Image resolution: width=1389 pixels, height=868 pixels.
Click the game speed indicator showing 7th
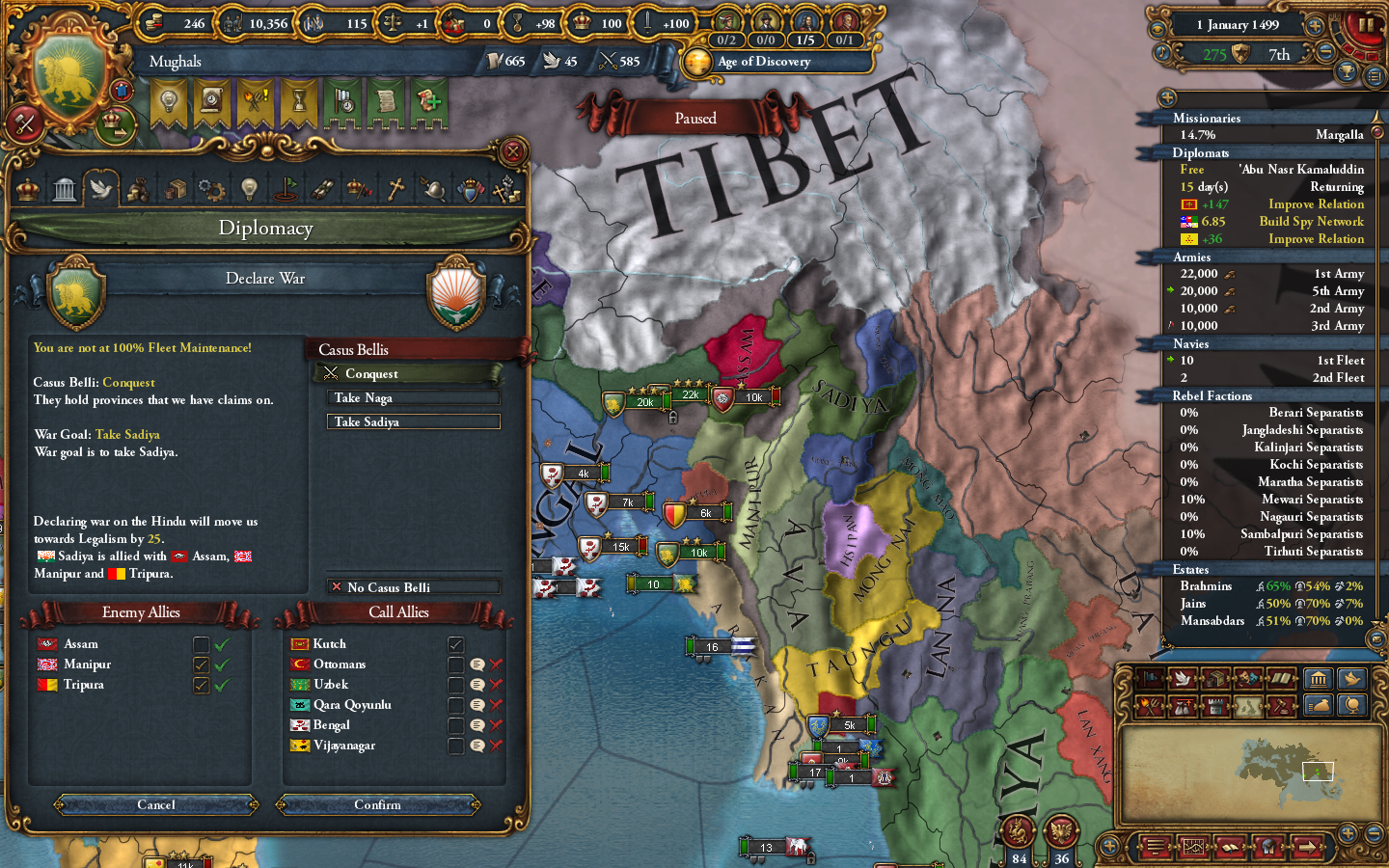pyautogui.click(x=1280, y=55)
